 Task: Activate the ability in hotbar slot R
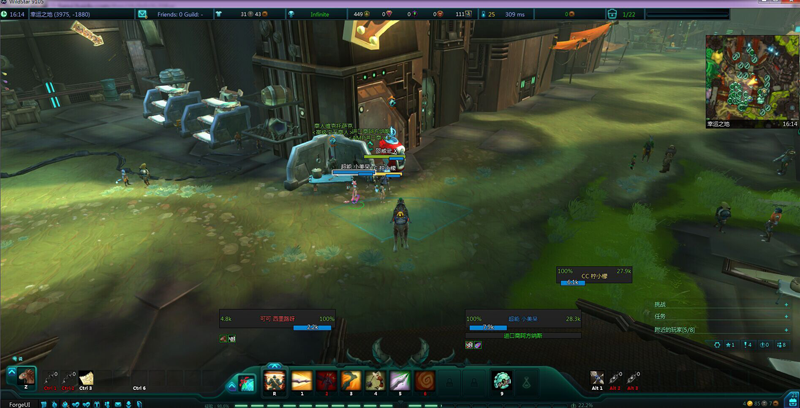point(274,381)
